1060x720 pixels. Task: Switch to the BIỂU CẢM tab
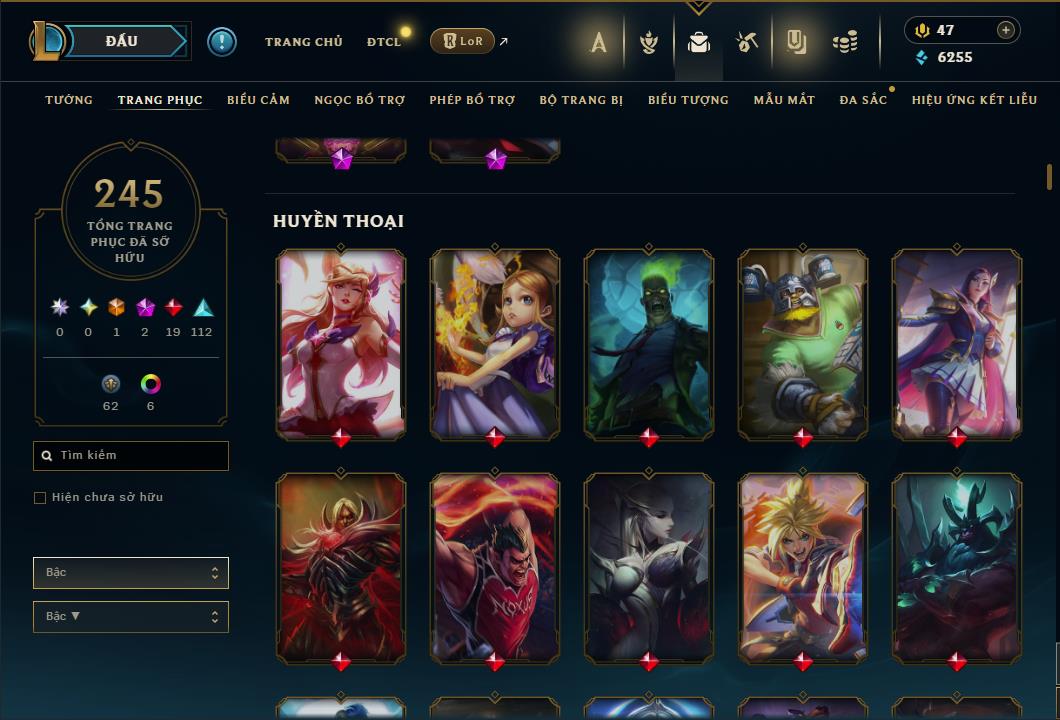pos(258,100)
